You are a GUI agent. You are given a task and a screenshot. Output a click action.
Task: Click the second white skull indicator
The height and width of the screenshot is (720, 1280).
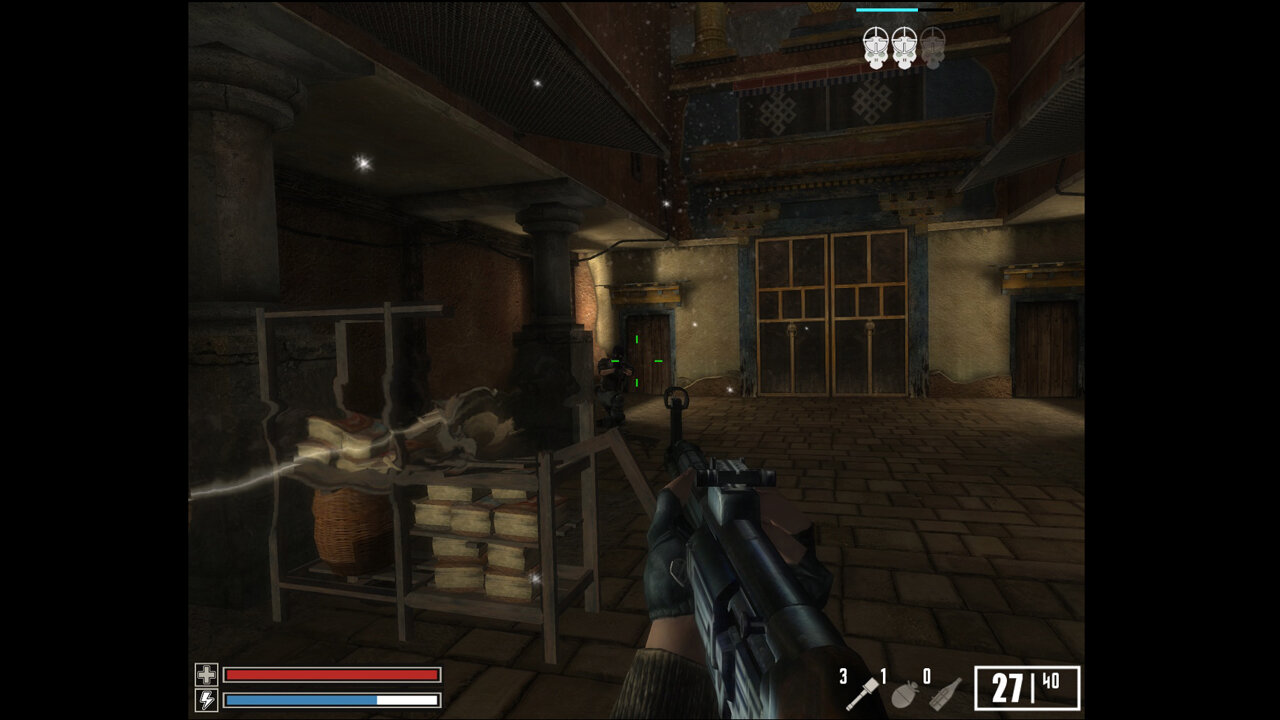903,47
